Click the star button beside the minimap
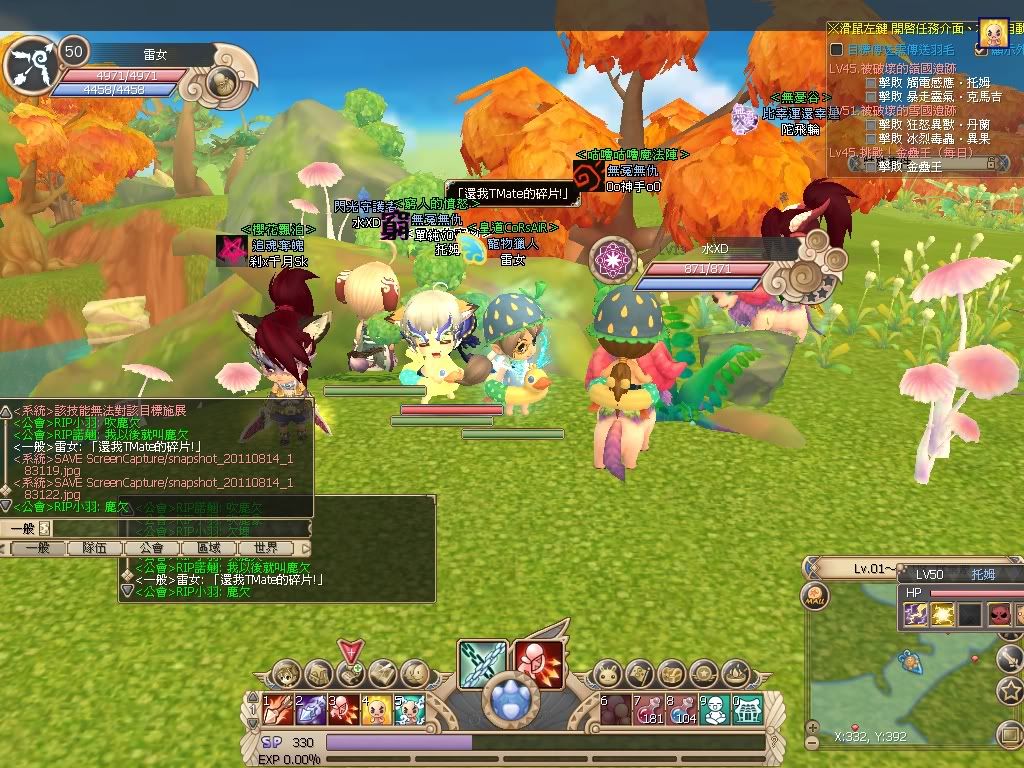 1010,690
